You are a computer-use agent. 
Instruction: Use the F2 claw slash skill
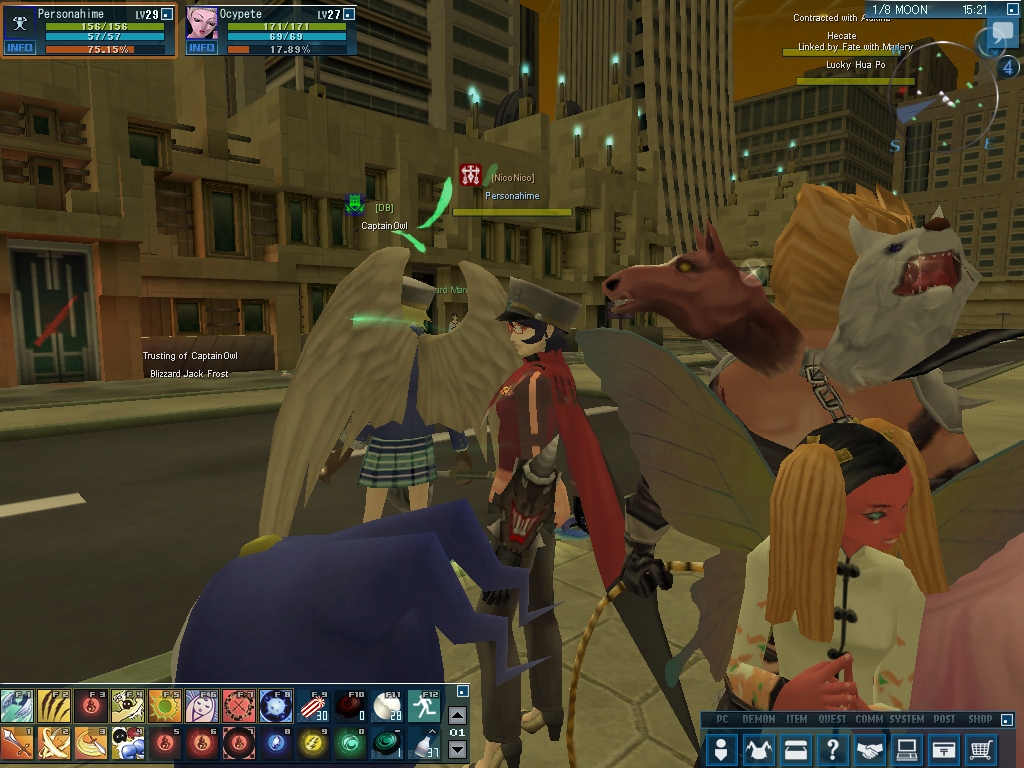53,706
